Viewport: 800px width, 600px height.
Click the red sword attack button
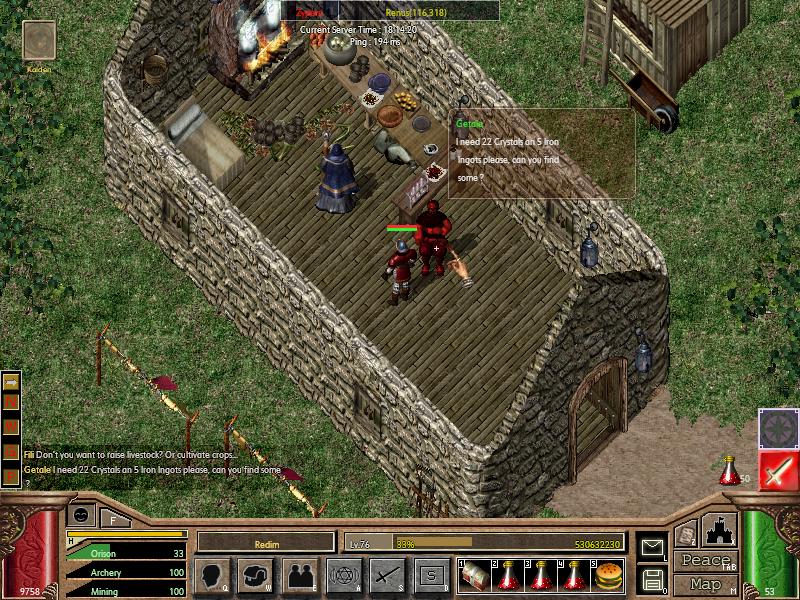coord(777,470)
